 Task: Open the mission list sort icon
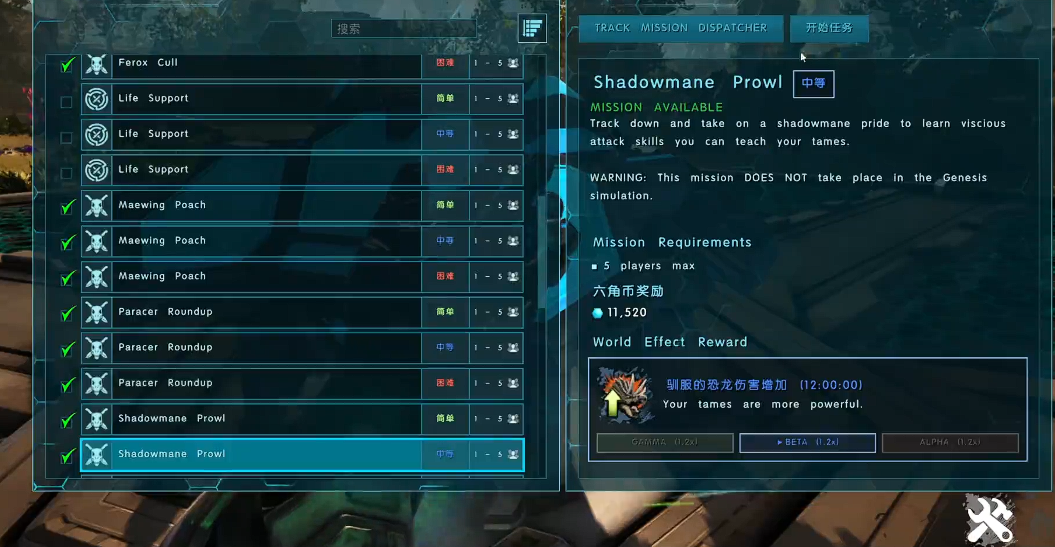tap(532, 29)
